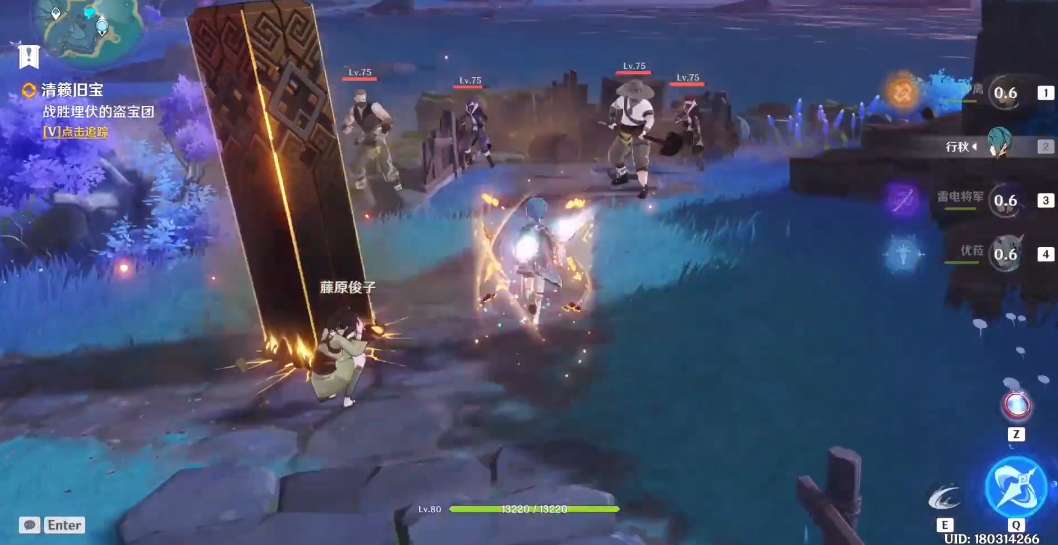Screen dimensions: 1058x545
Task: Use the round red-rimmed gadget icon
Action: [x=1016, y=405]
